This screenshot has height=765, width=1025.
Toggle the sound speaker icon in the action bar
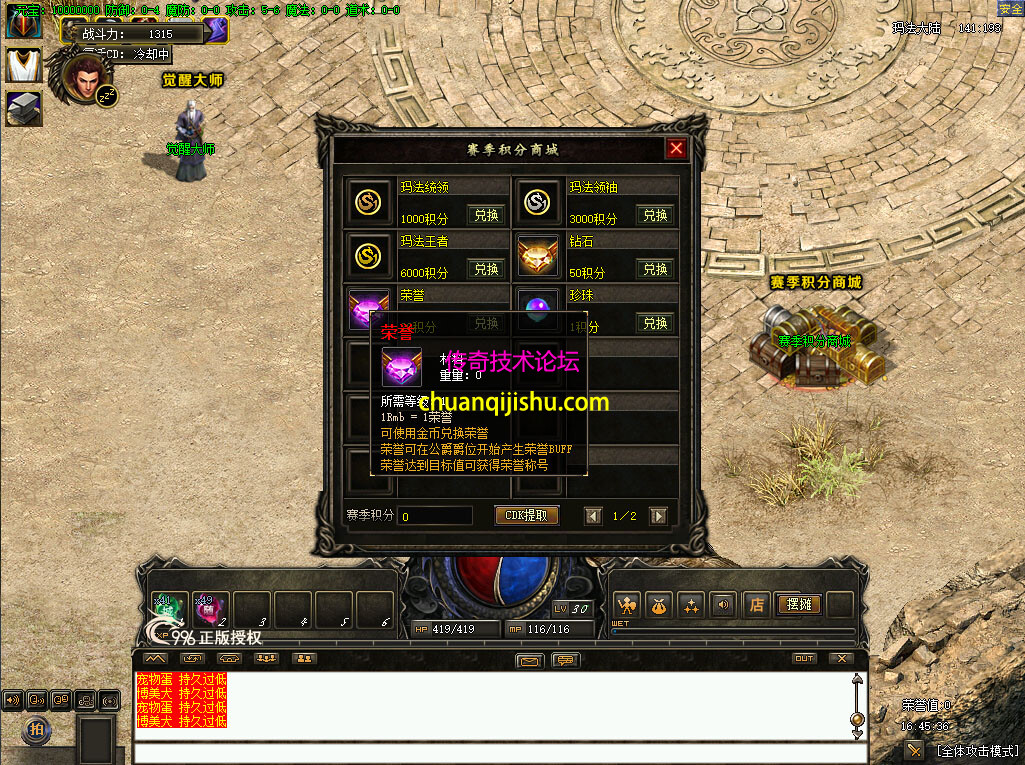click(x=723, y=604)
